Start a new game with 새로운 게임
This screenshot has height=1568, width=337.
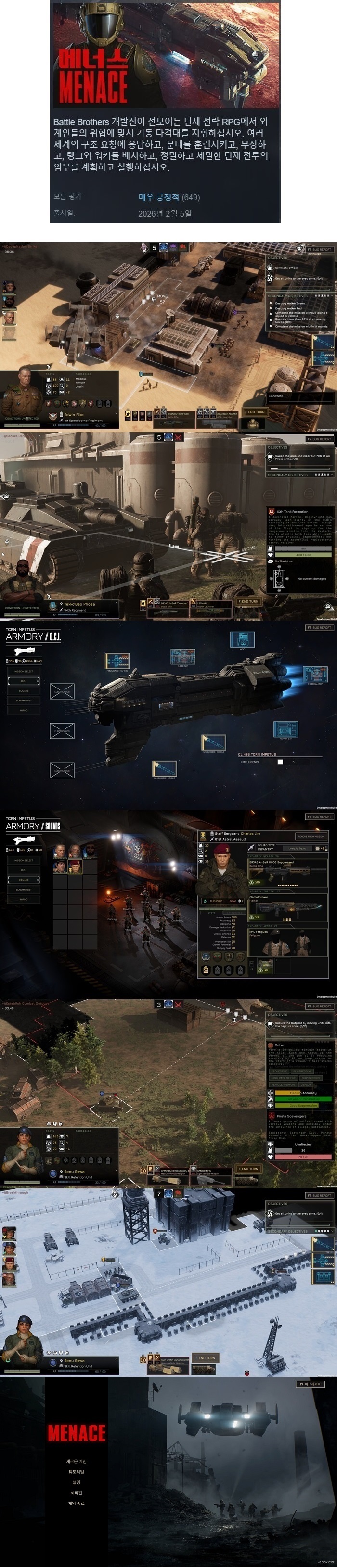76,1461
